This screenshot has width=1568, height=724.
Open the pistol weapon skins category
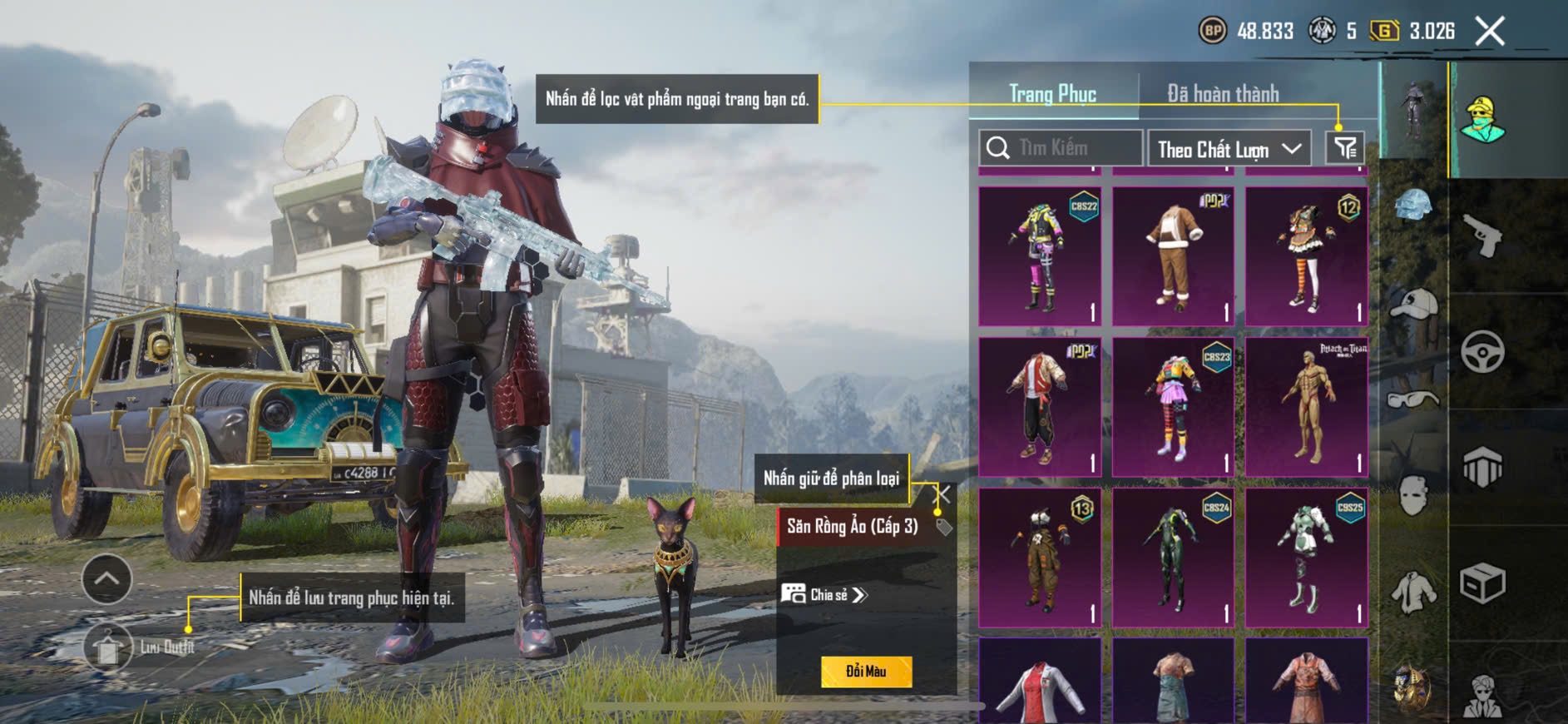[1482, 236]
